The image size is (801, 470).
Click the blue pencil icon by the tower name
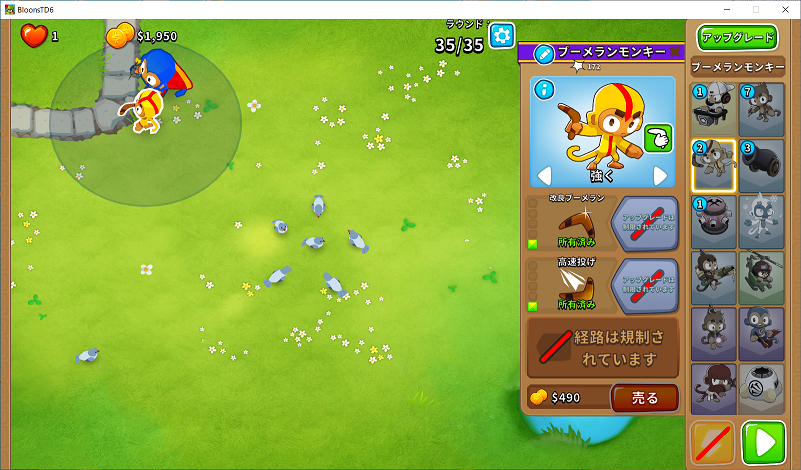pos(544,53)
